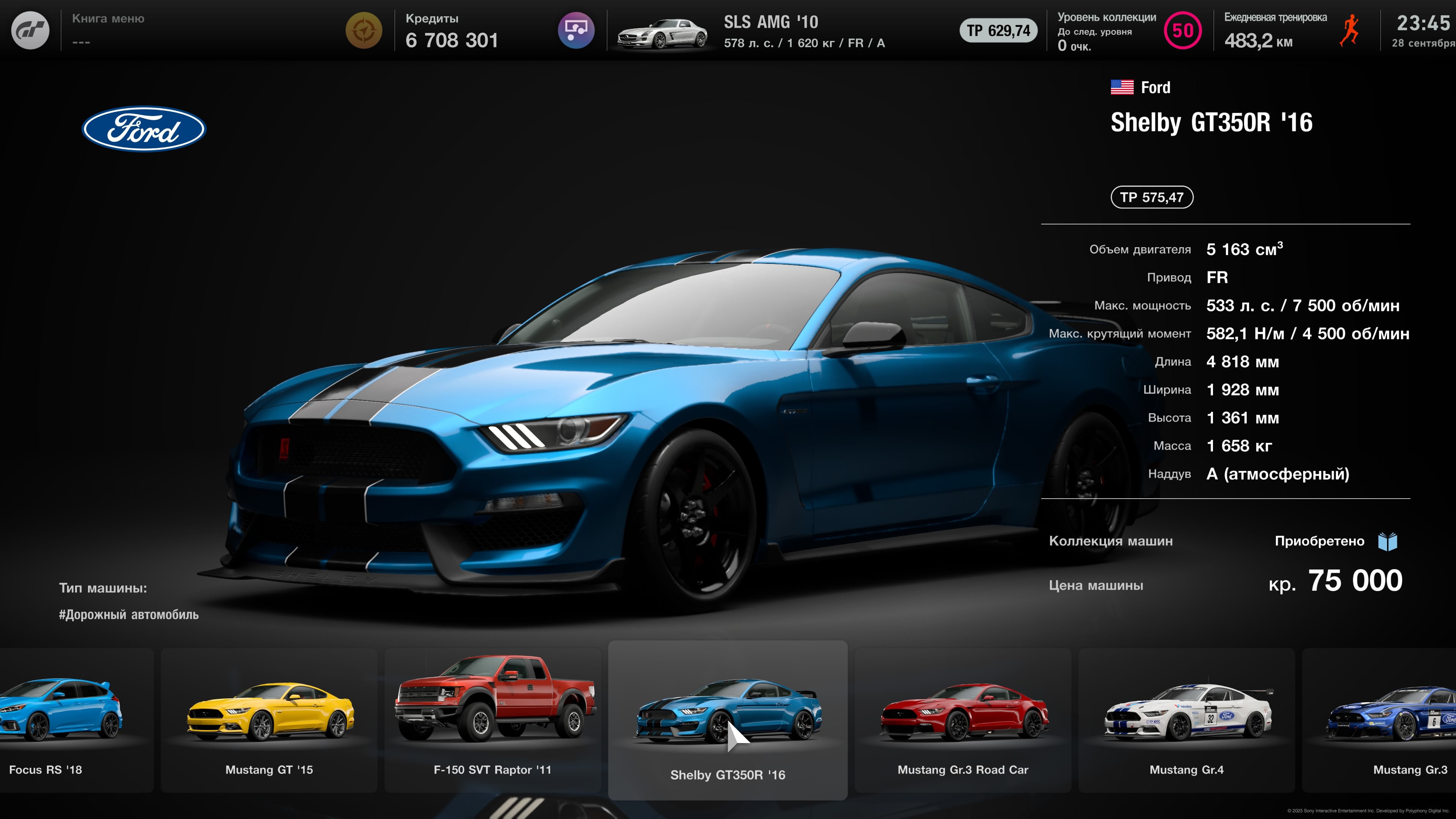The image size is (1456, 819).
Task: Open the purple multiplayer icon
Action: tap(576, 30)
